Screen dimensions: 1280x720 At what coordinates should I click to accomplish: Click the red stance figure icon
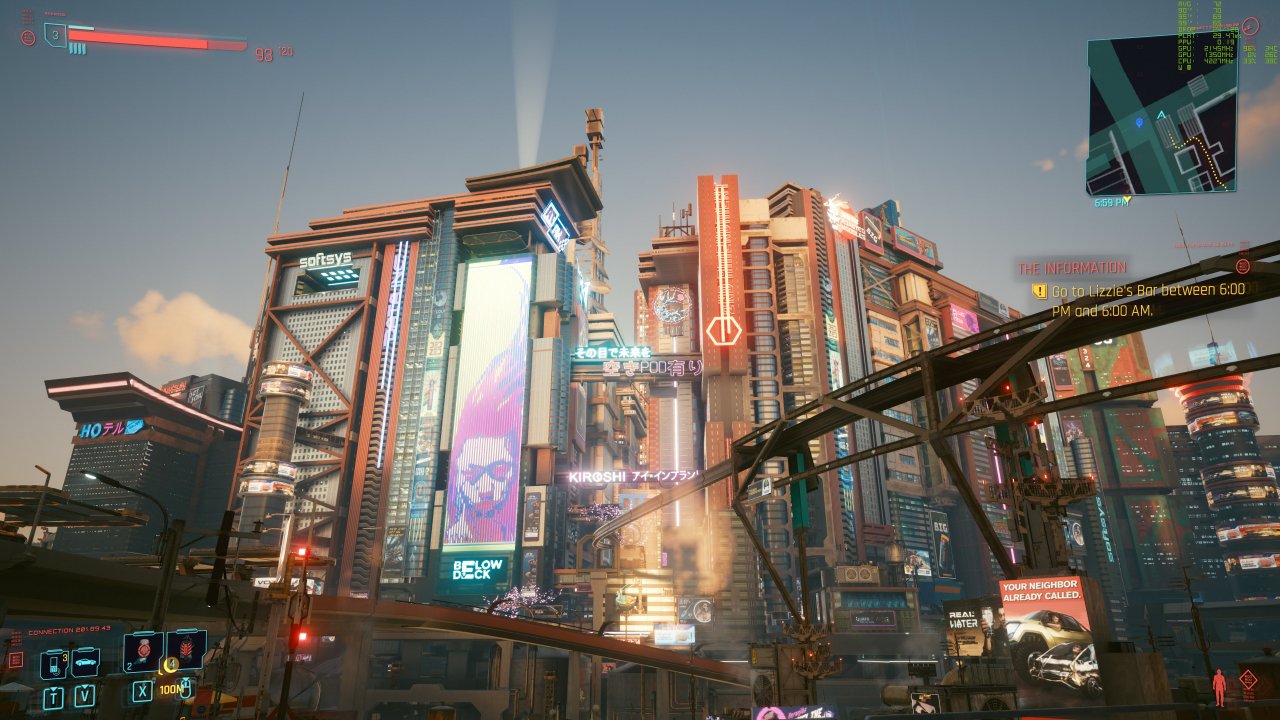(x=1219, y=687)
